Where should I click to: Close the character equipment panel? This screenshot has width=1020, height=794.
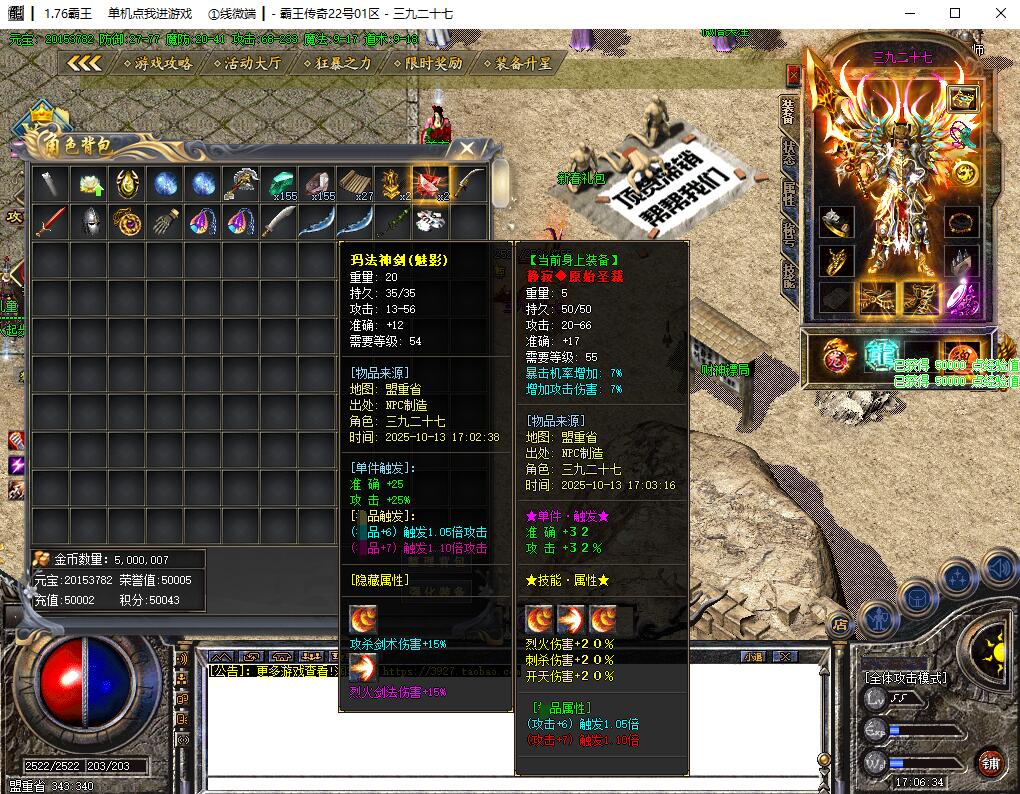(793, 75)
